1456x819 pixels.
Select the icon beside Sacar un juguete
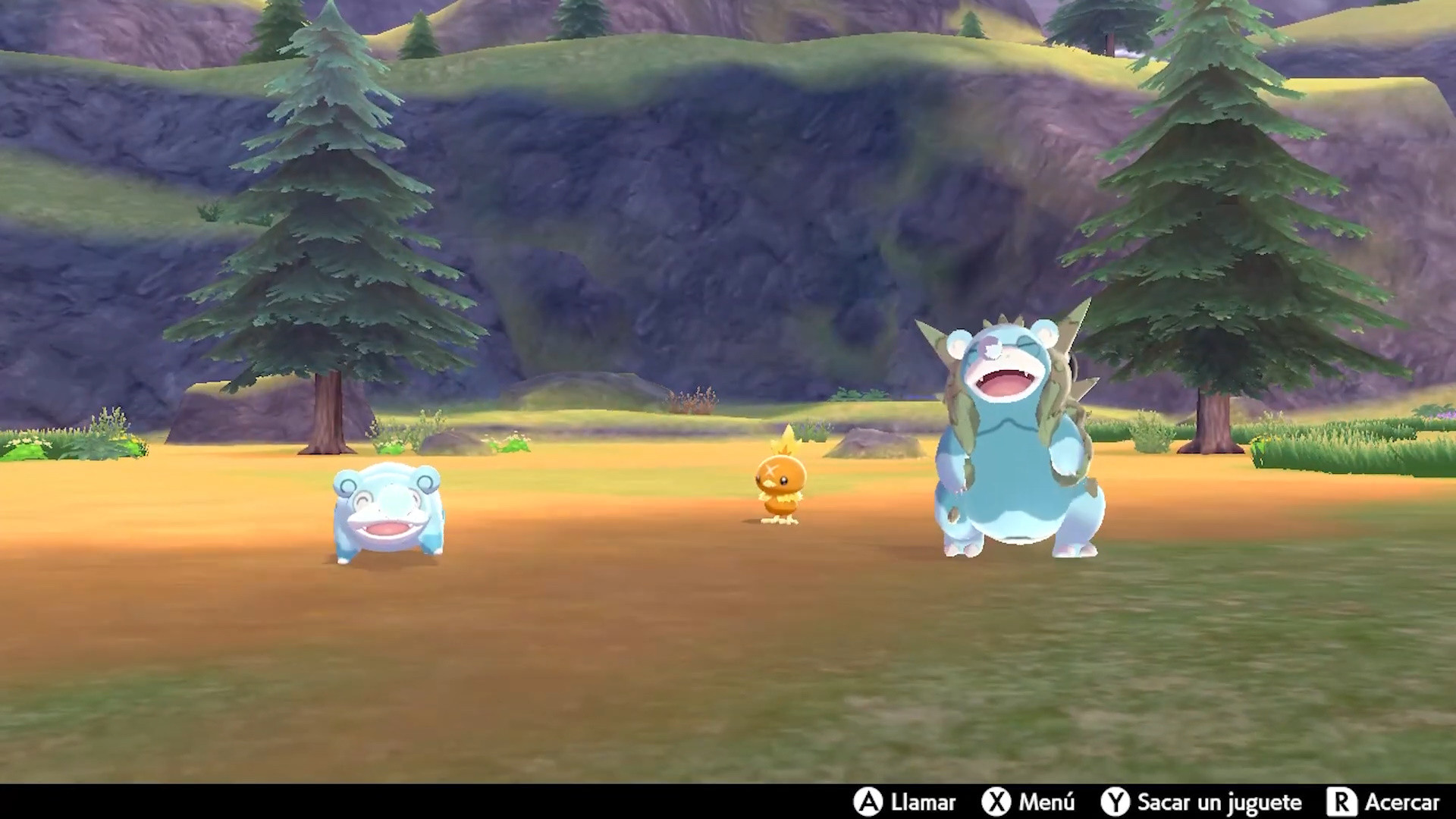[1115, 802]
